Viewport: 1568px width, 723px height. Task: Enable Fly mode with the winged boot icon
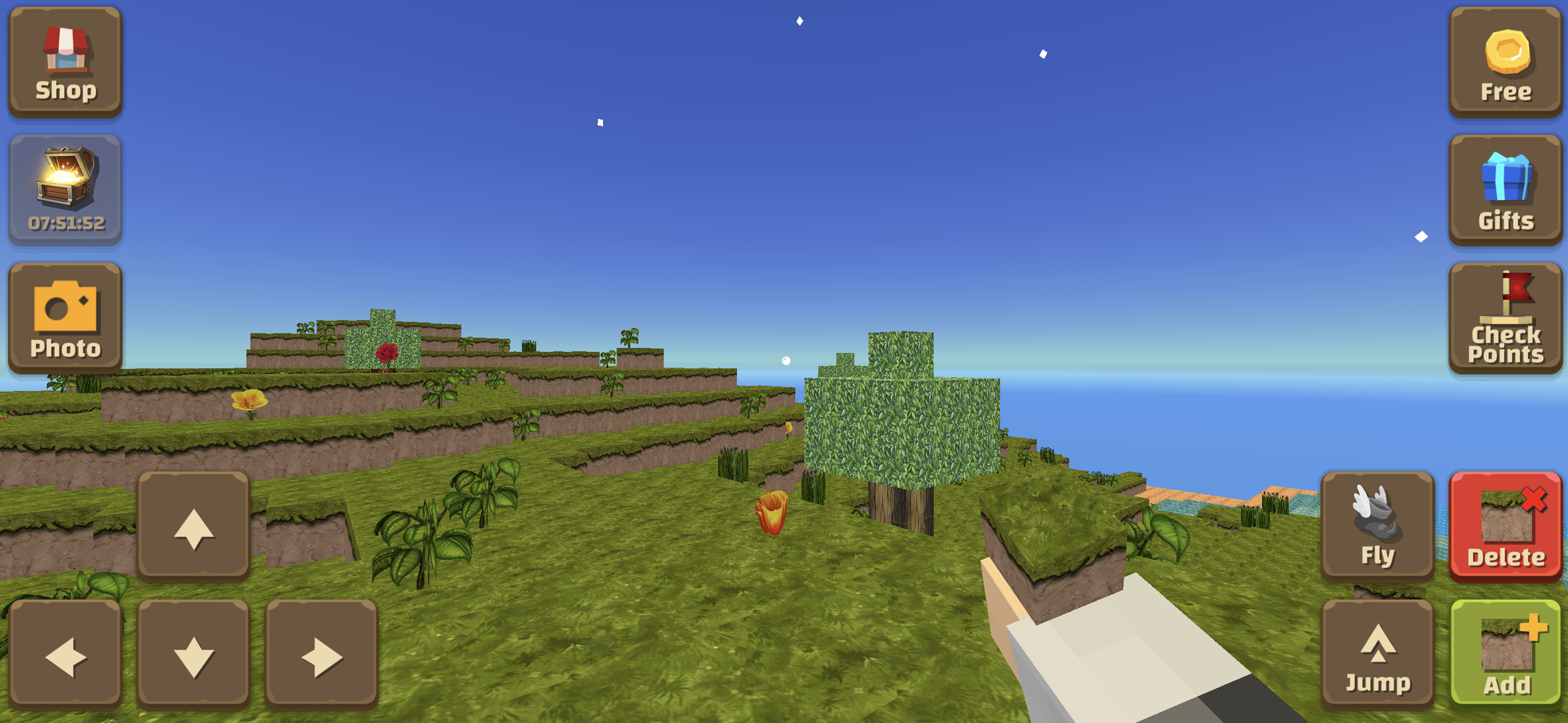pyautogui.click(x=1377, y=526)
